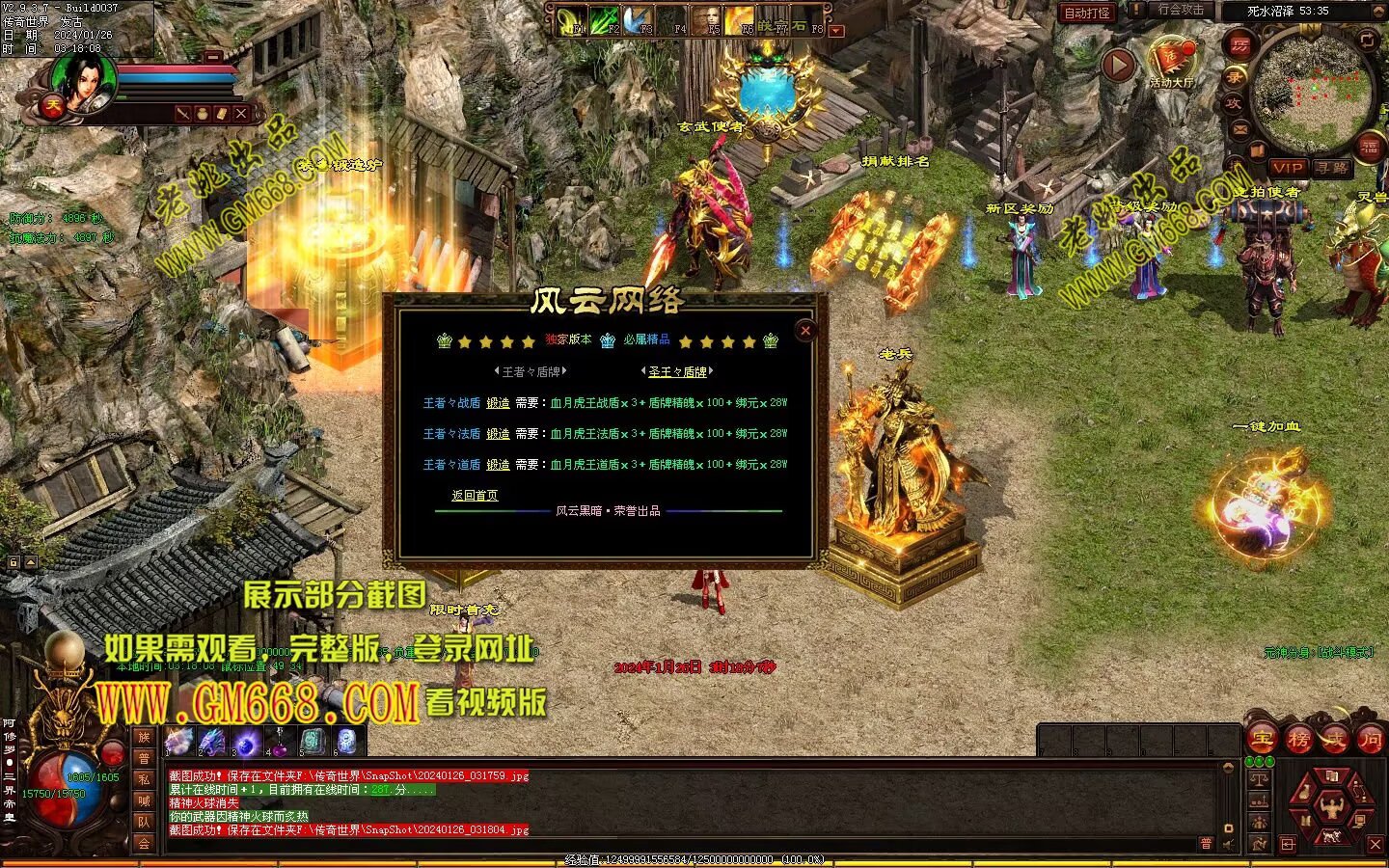Forge the 王者々道盾 shield
This screenshot has width=1389, height=868.
click(498, 465)
